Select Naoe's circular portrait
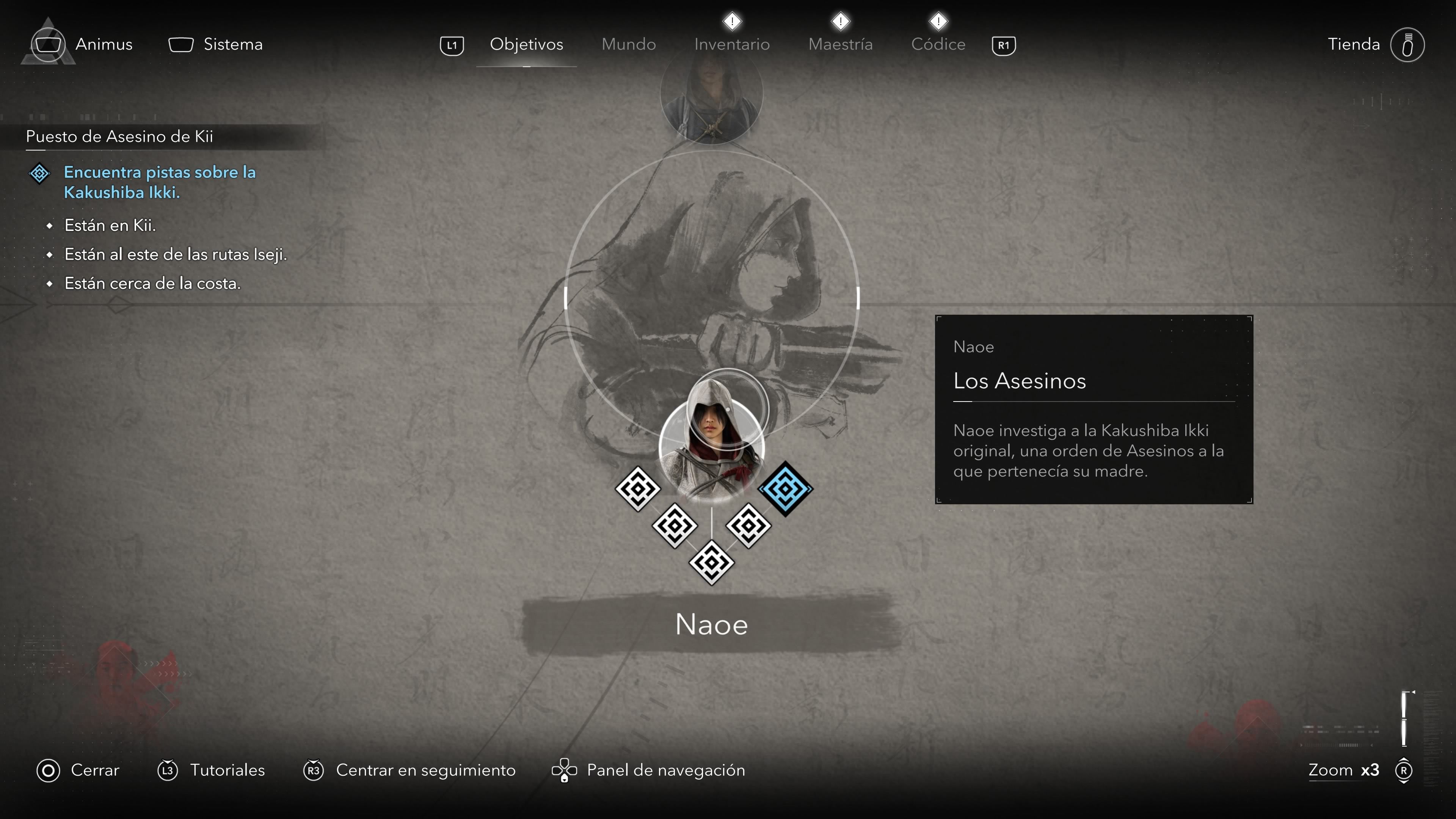The height and width of the screenshot is (819, 1456). 712,447
